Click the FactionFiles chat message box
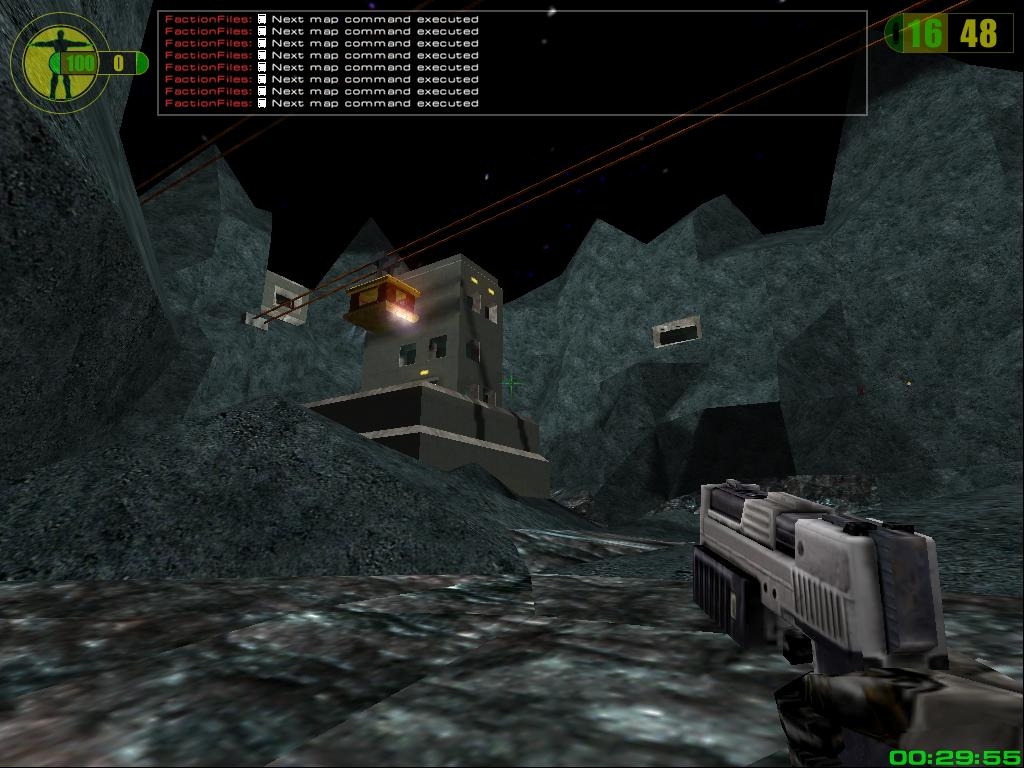 point(511,62)
